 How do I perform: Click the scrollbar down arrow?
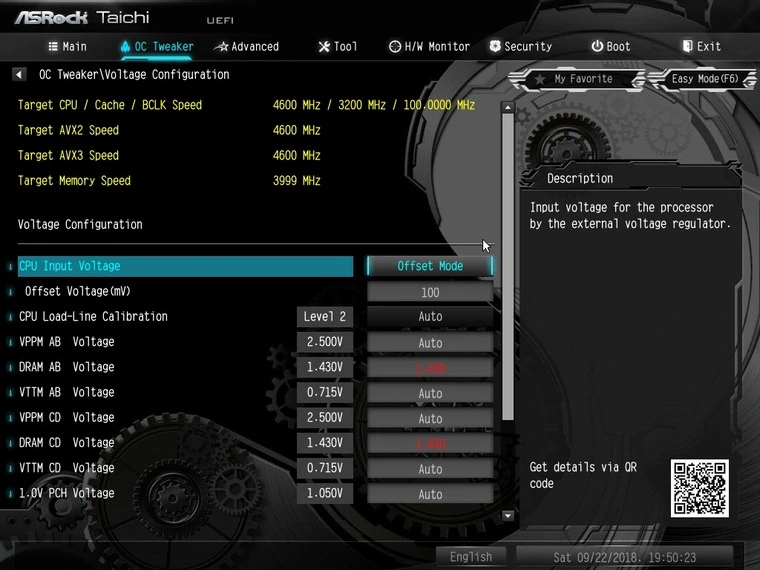click(x=508, y=515)
